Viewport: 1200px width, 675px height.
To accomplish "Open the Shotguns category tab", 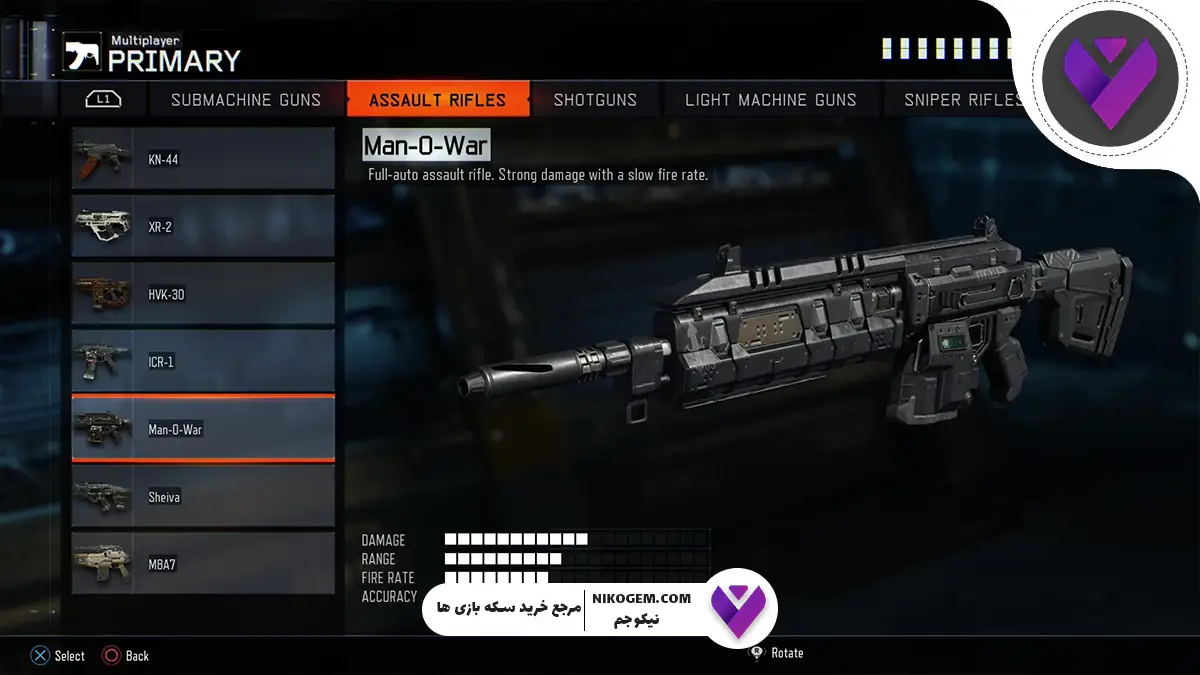I will click(x=595, y=100).
